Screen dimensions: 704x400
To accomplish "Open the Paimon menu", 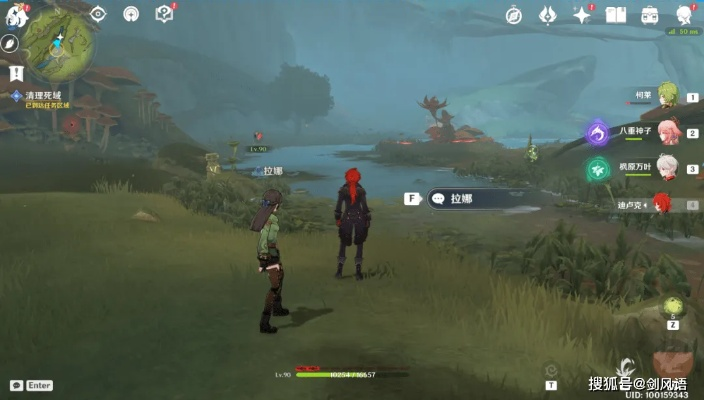I will coord(15,14).
